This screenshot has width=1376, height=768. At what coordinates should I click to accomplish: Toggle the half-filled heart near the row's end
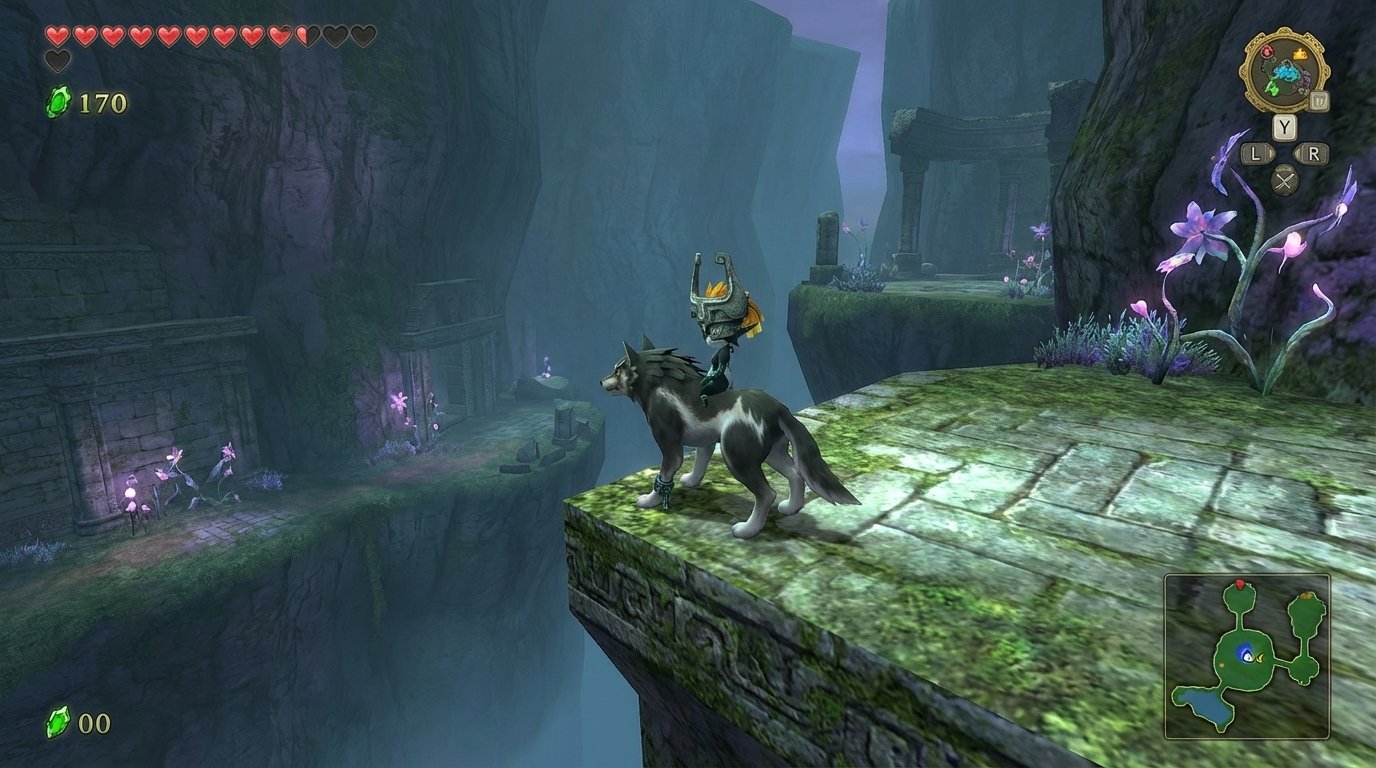coord(306,35)
